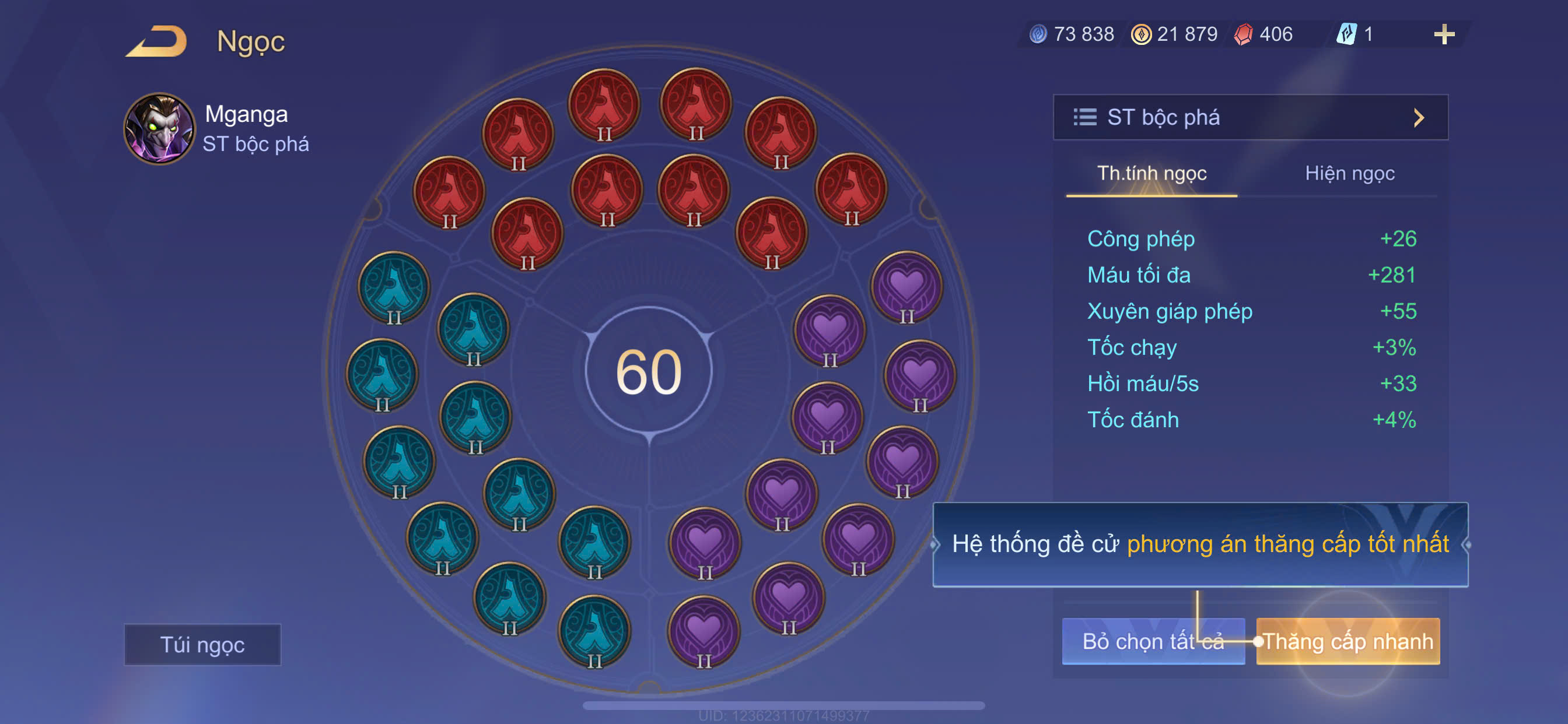Click the Thăng cấp nhanh button
Image resolution: width=1568 pixels, height=724 pixels.
(1347, 641)
